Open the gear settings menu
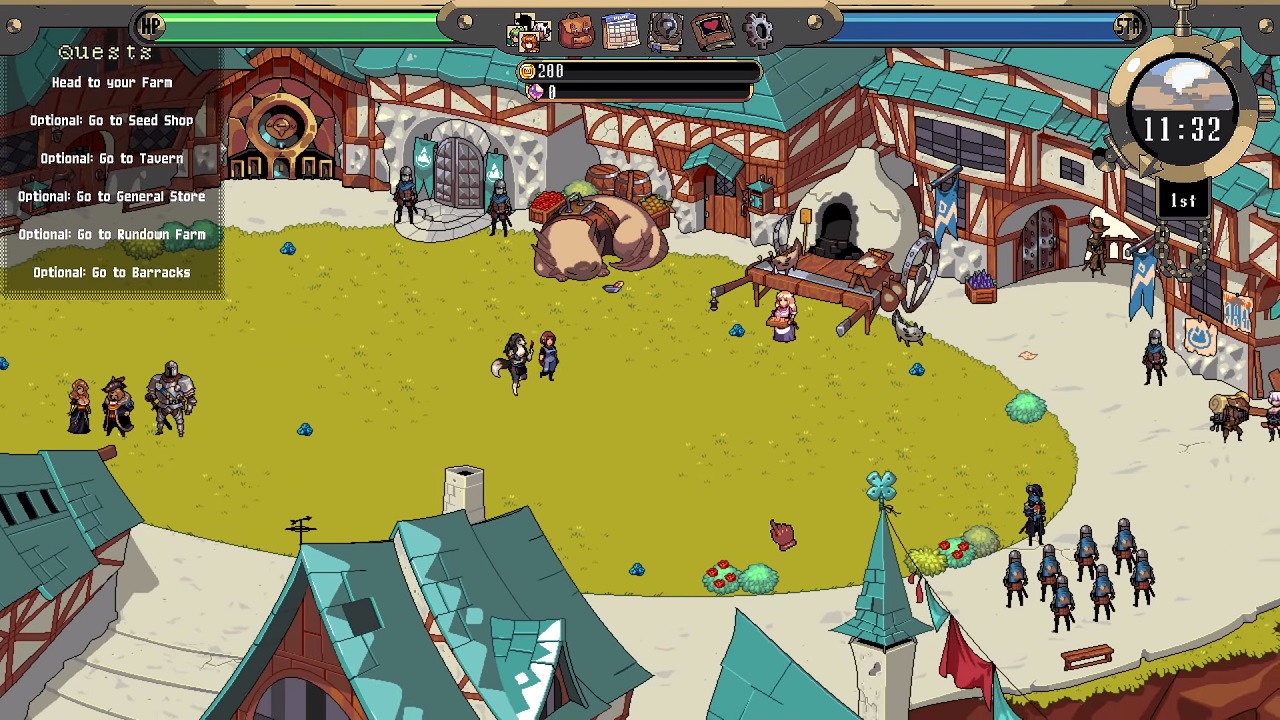 pos(759,31)
